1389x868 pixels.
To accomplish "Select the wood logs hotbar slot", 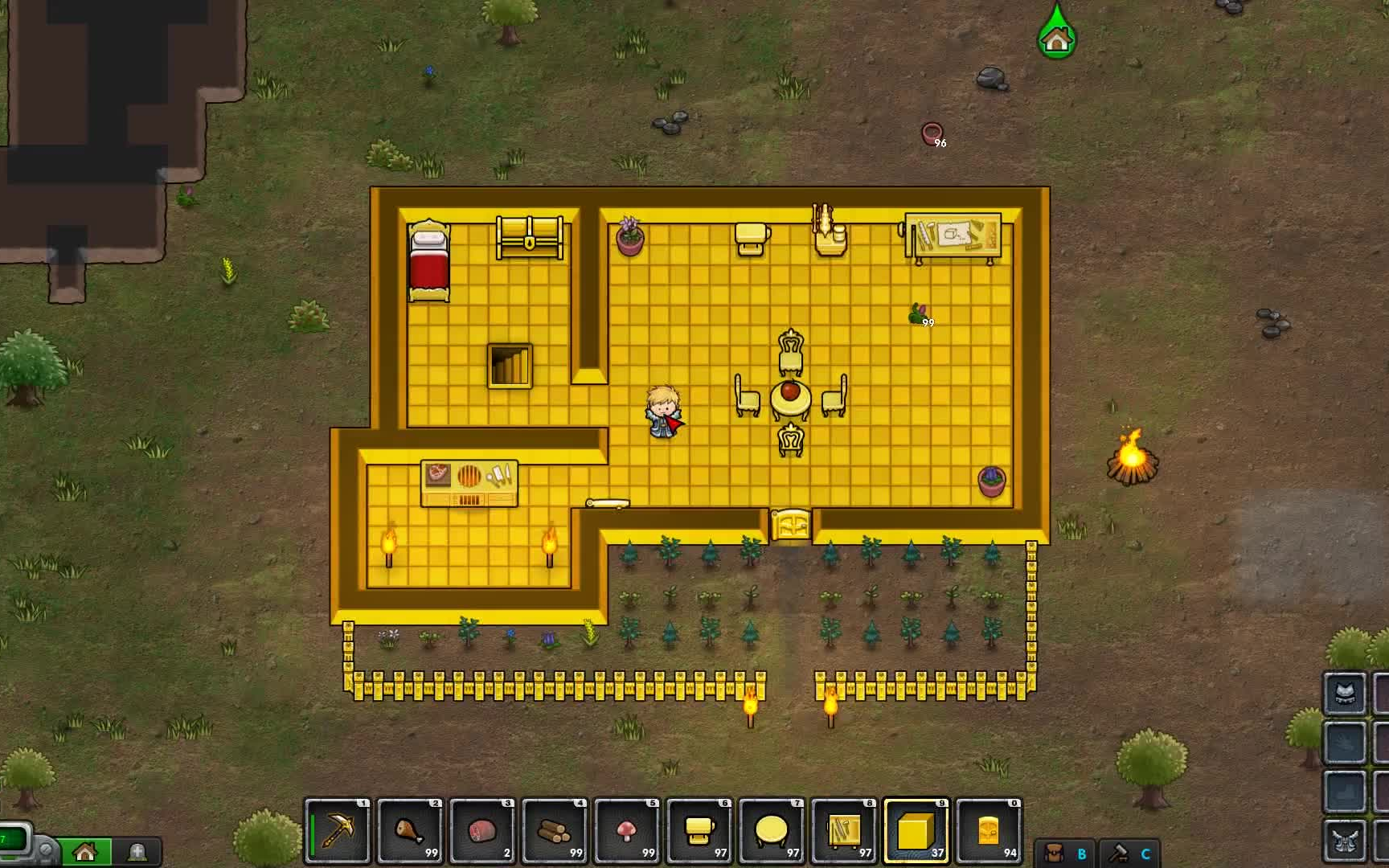I will pyautogui.click(x=555, y=831).
